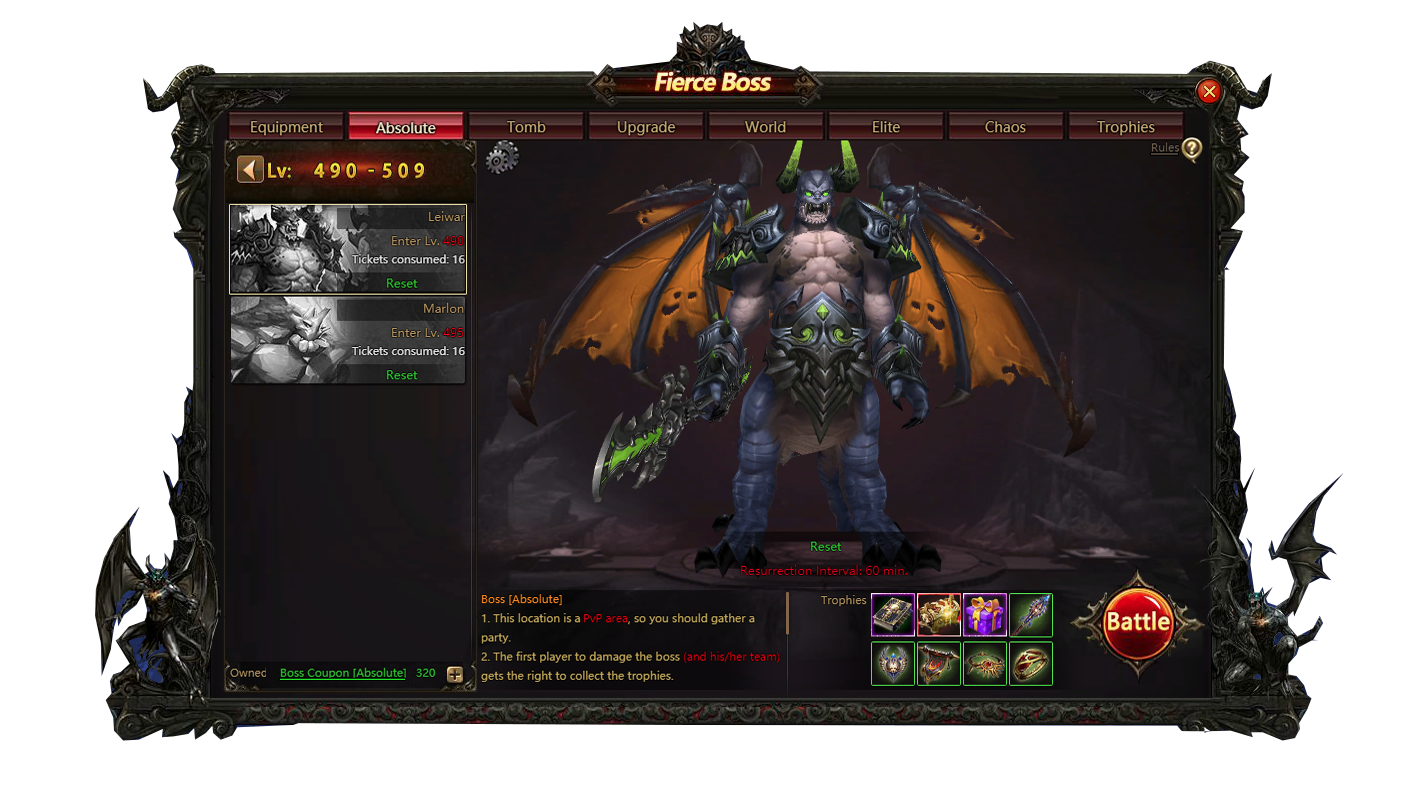Viewport: 1409px width, 807px height.
Task: Choose the Marlon boss entry
Action: tap(347, 340)
